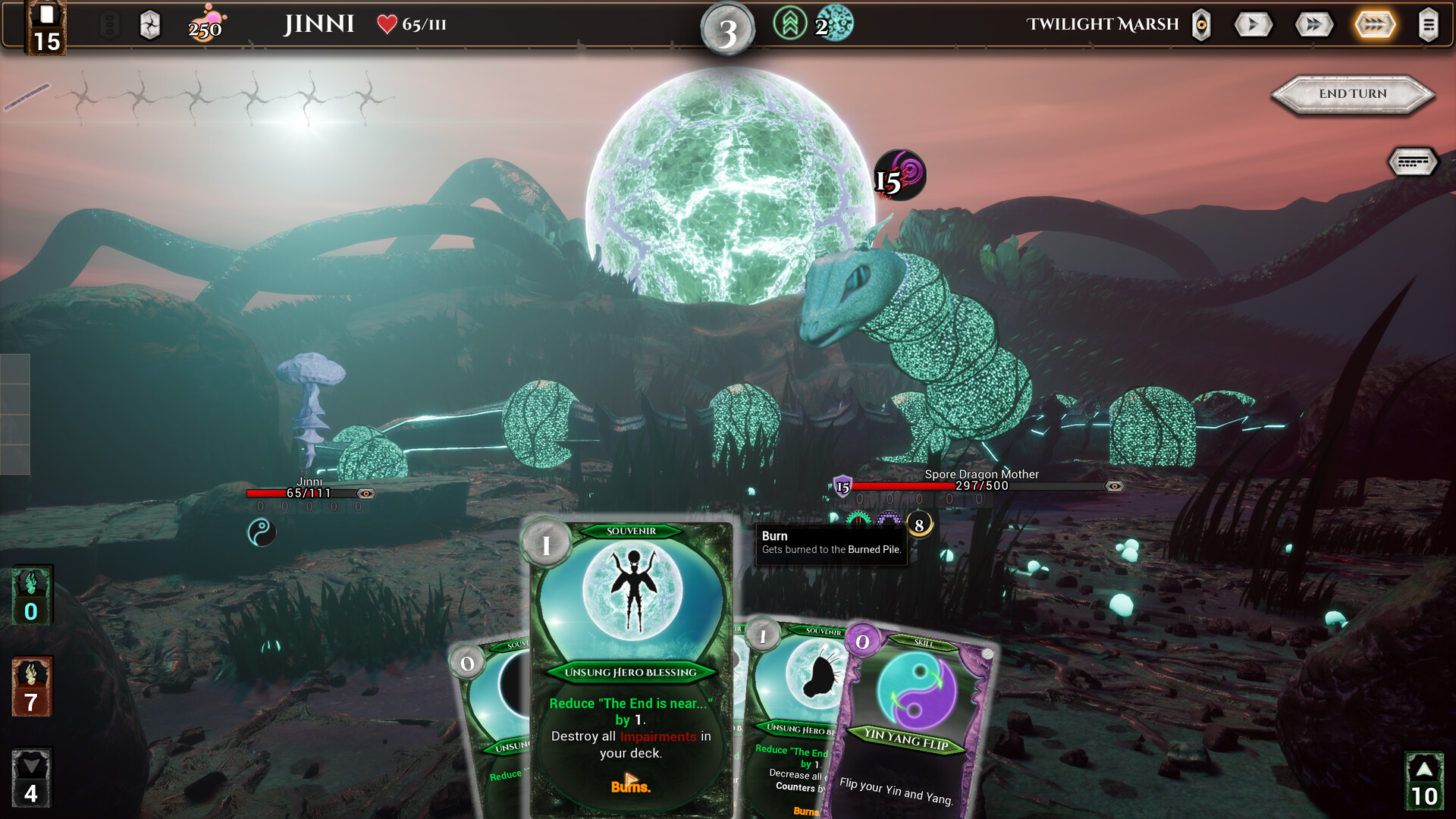This screenshot has width=1456, height=819.
Task: Open the red burned pile showing 7
Action: point(31,687)
